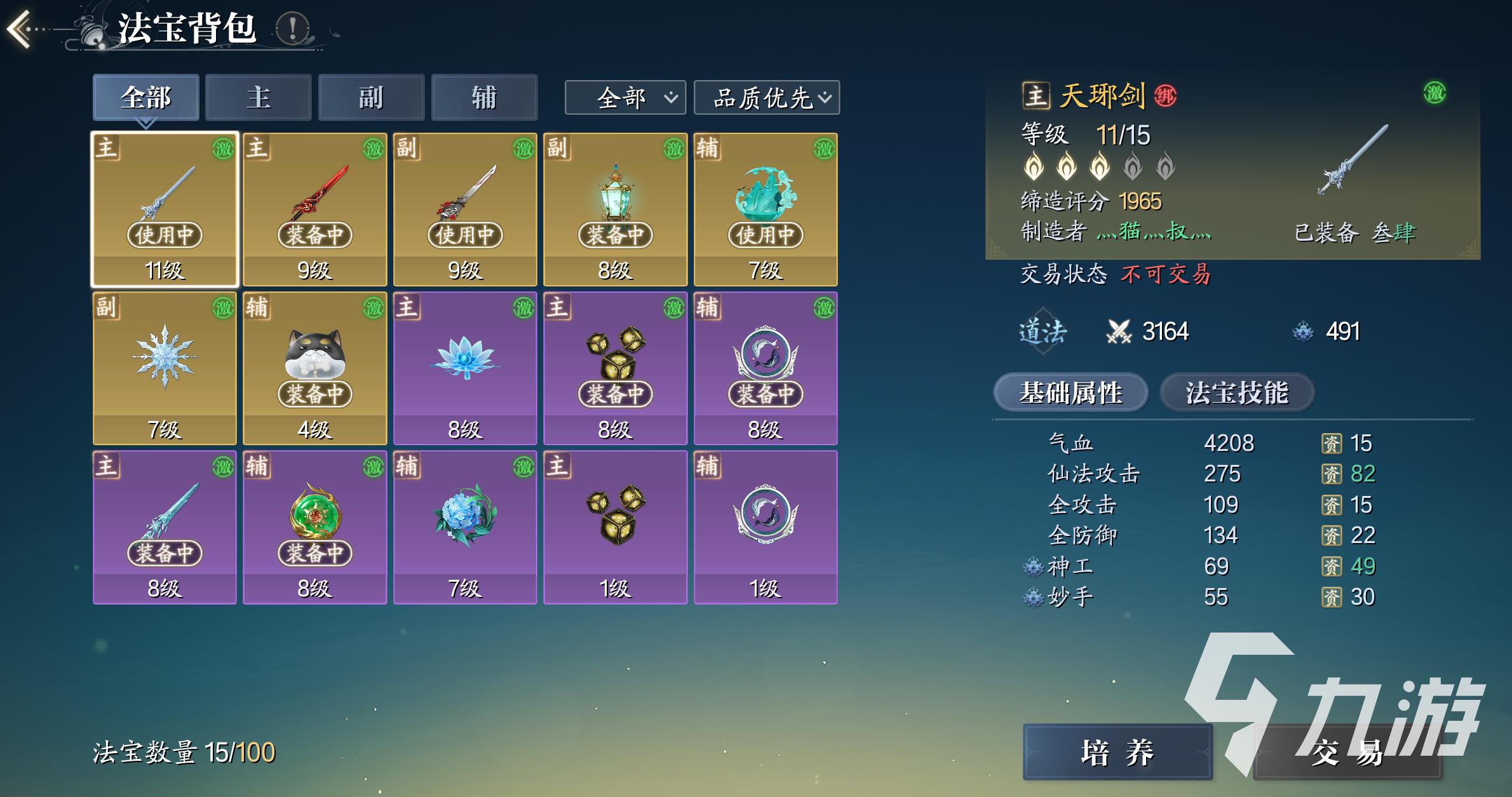Open the 品质优先 sorting dropdown
This screenshot has width=1512, height=797.
point(765,97)
